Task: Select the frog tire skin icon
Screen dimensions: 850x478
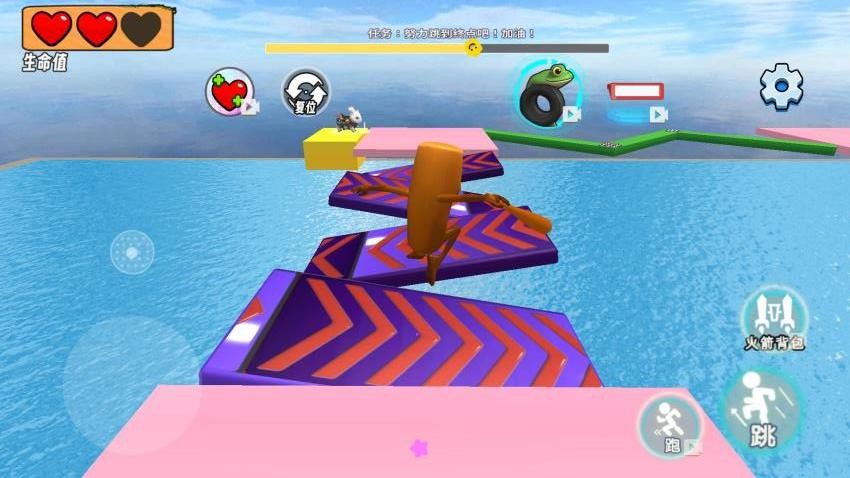Action: [546, 92]
